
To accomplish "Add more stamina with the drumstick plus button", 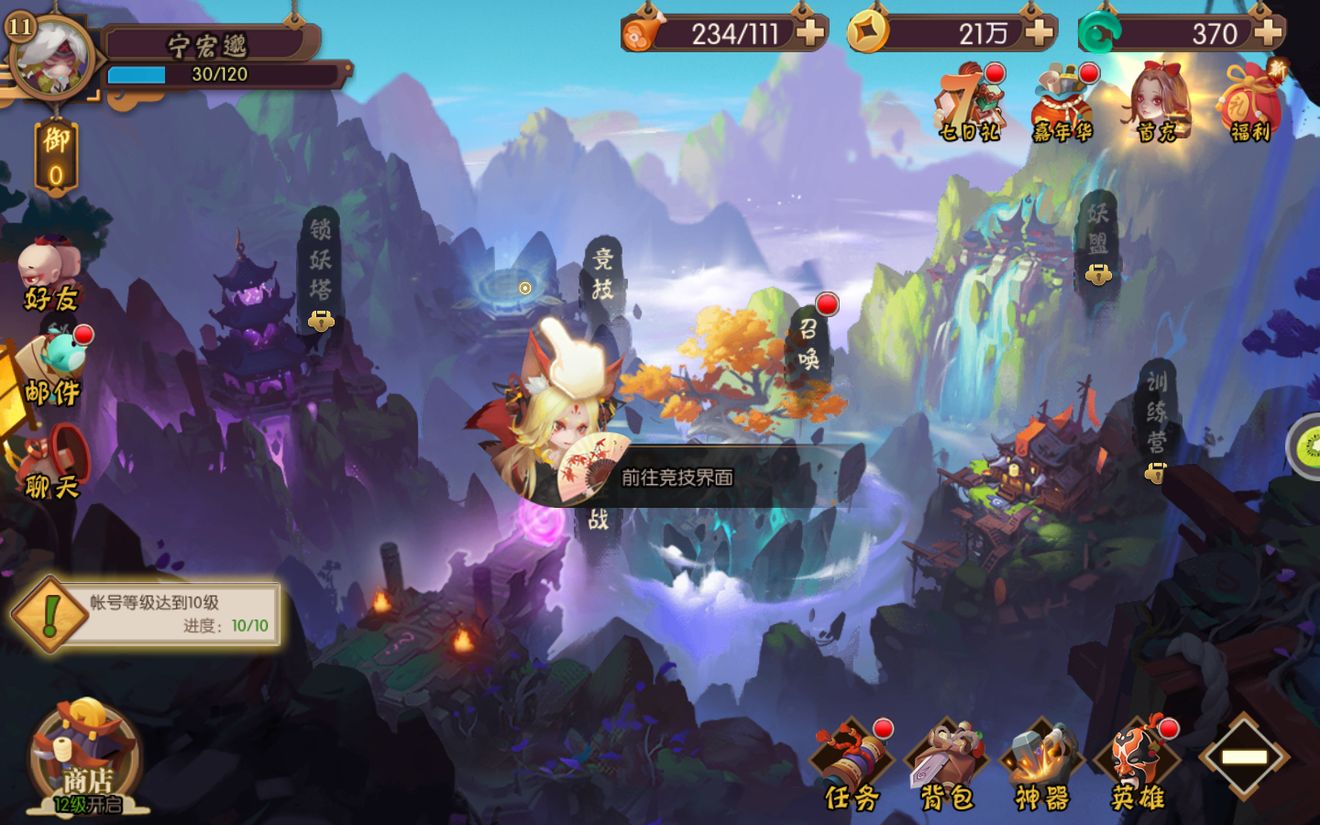I will click(x=809, y=33).
